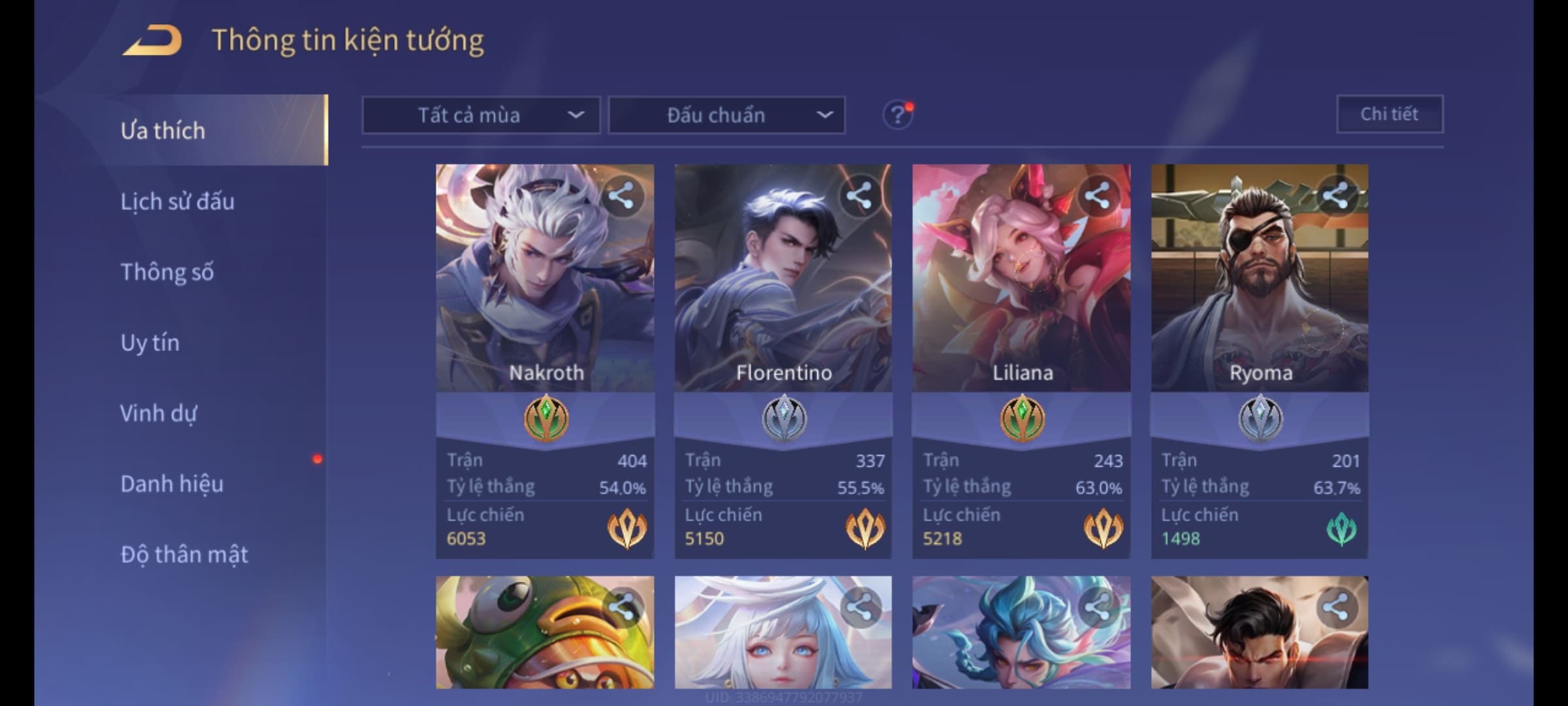Switch to the Danh hiệu tab

172,484
